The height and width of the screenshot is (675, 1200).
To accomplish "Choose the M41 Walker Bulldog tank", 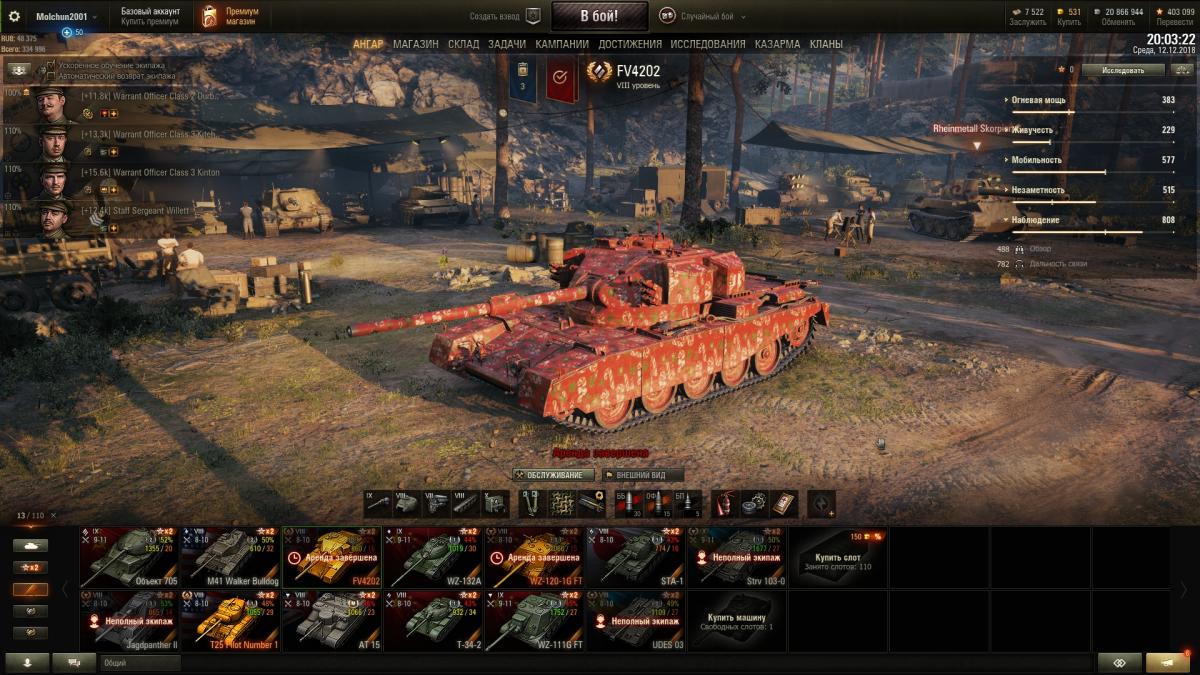I will (x=230, y=557).
